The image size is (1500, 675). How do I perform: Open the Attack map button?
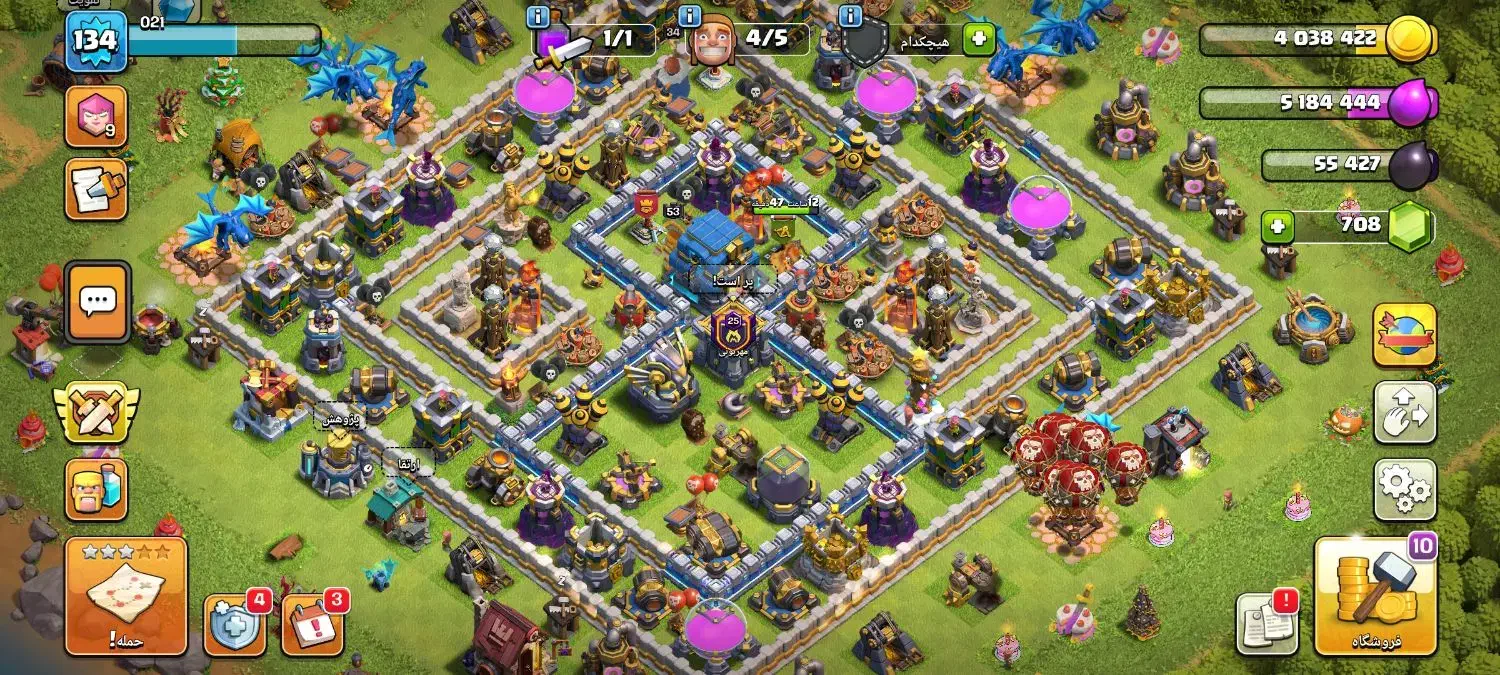pos(126,596)
